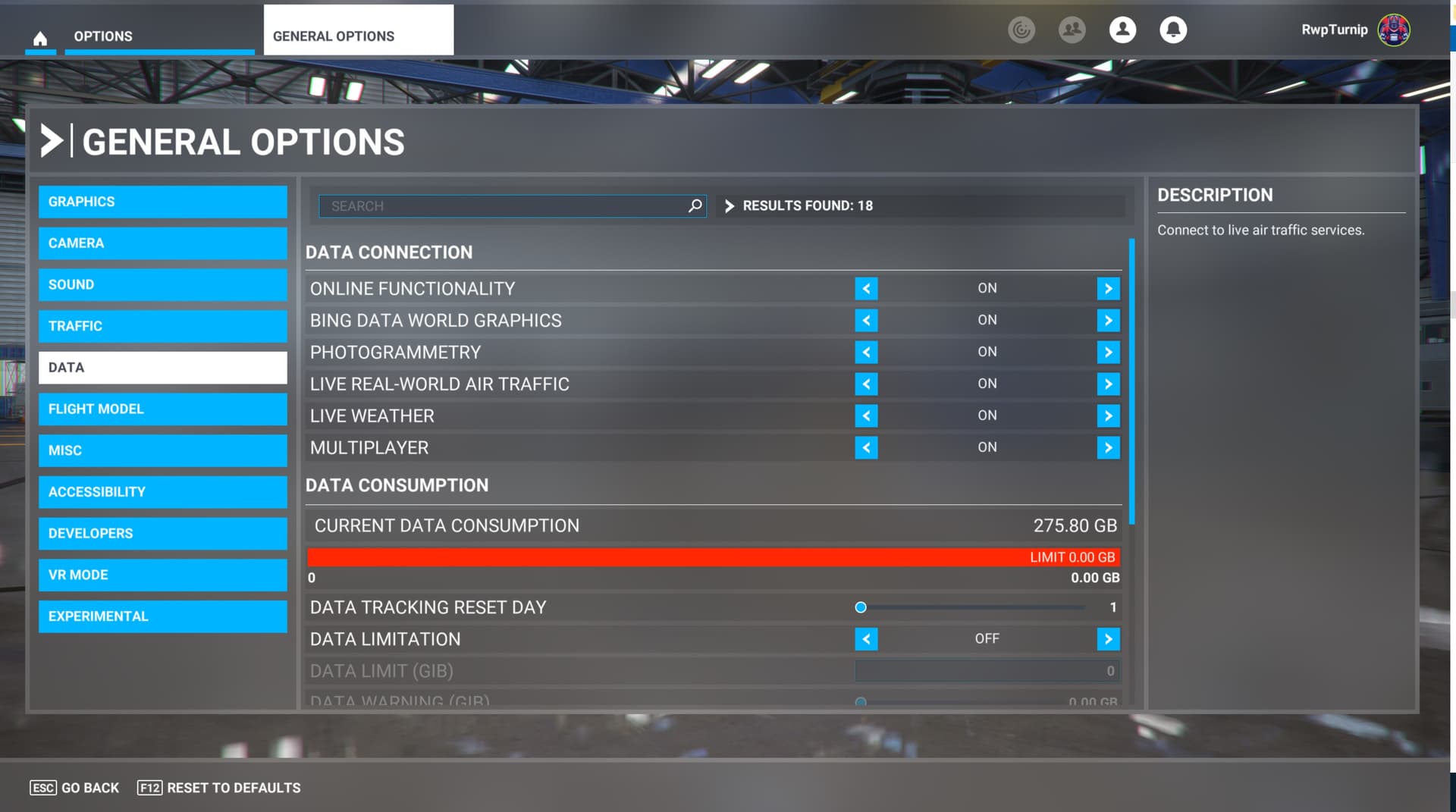
Task: Click the search magnifier icon
Action: pyautogui.click(x=694, y=205)
